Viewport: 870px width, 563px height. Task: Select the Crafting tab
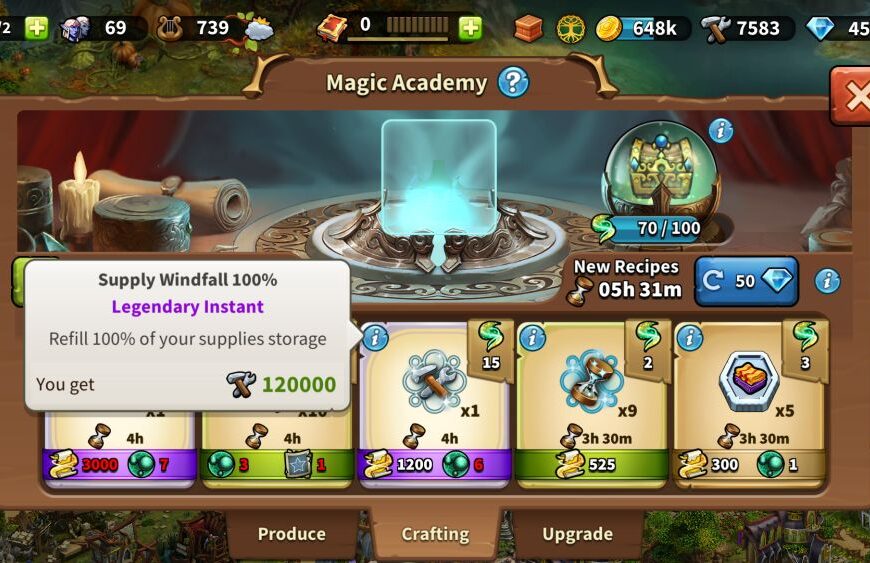(x=435, y=534)
